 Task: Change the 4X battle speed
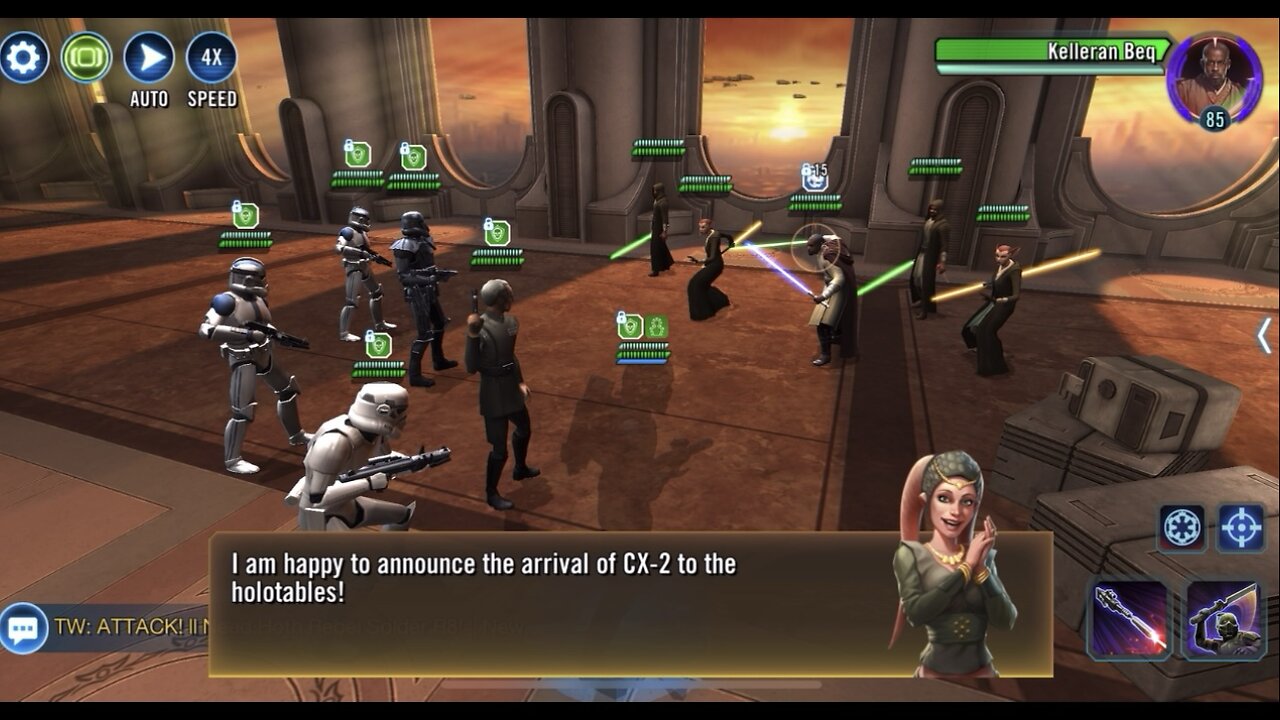(x=212, y=57)
